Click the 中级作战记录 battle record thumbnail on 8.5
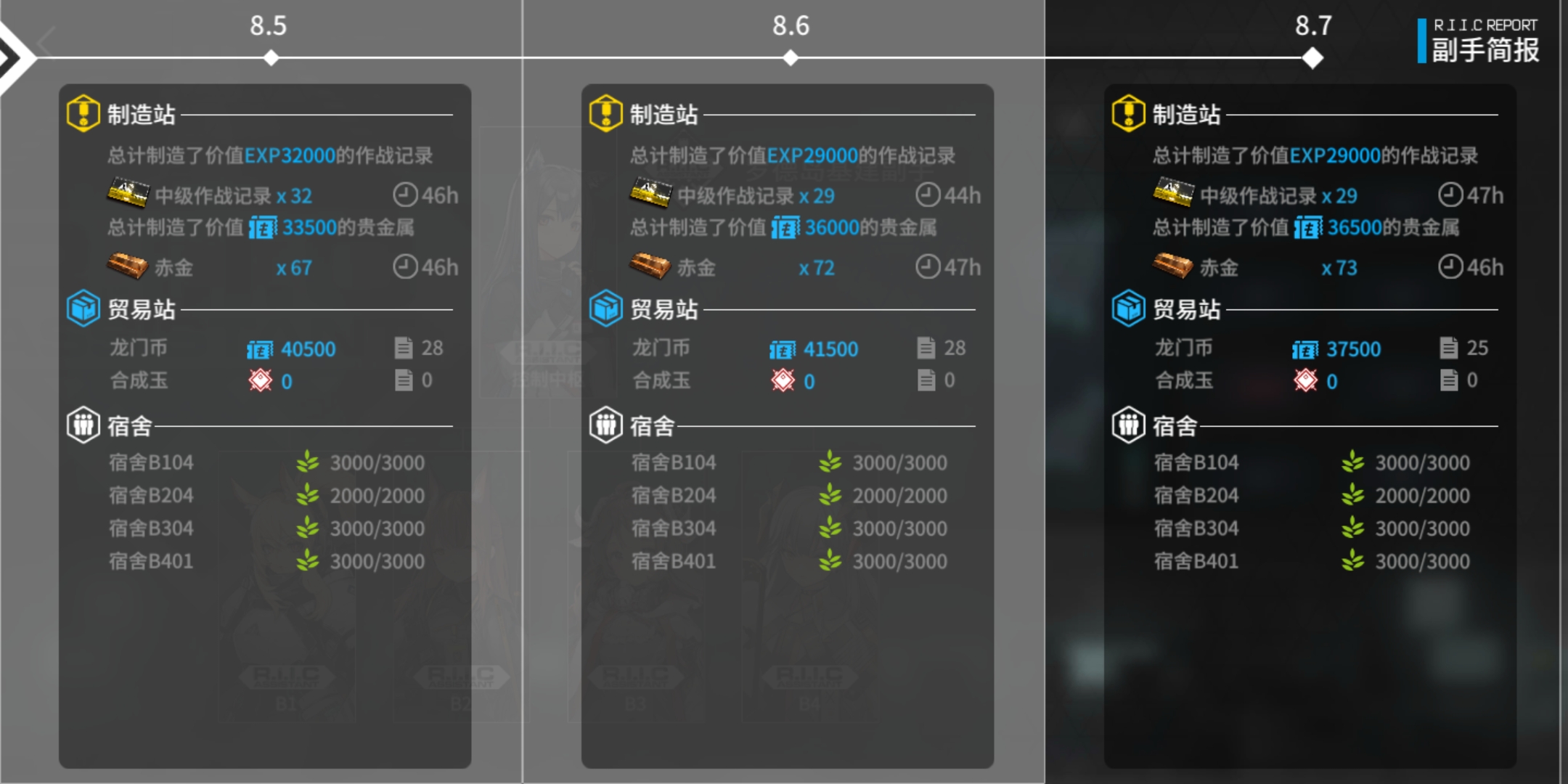This screenshot has width=1568, height=784. (130, 192)
